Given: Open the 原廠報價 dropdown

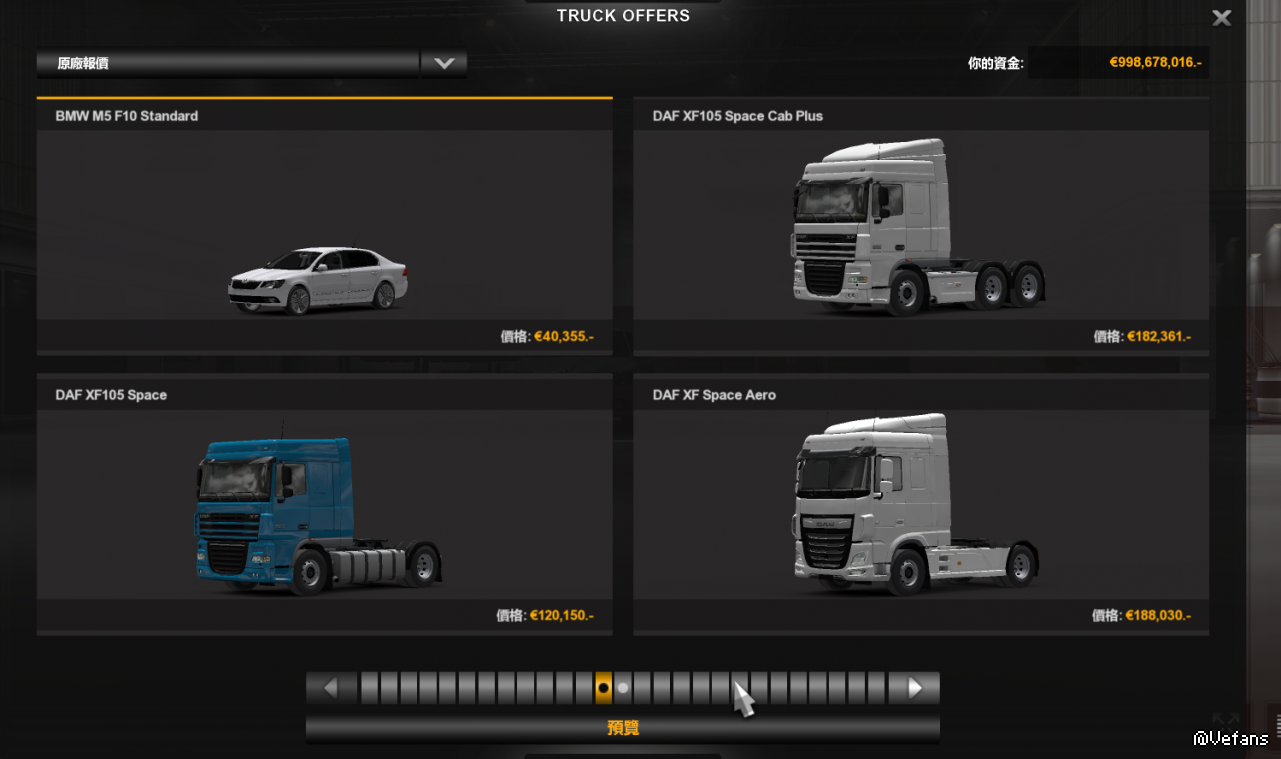Looking at the screenshot, I should [x=443, y=63].
